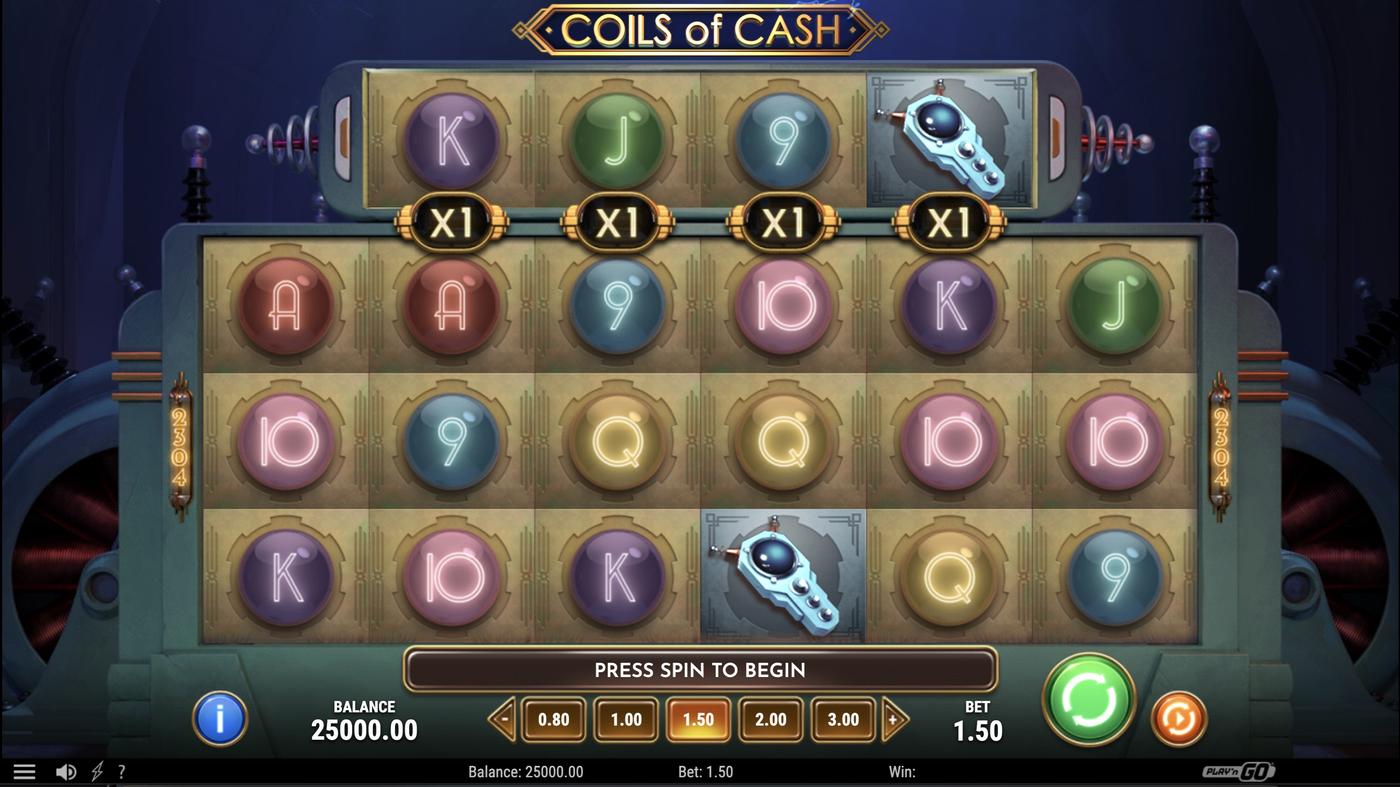This screenshot has width=1400, height=787.
Task: Click the X1 multiplier badge above fourth reel
Action: 948,222
